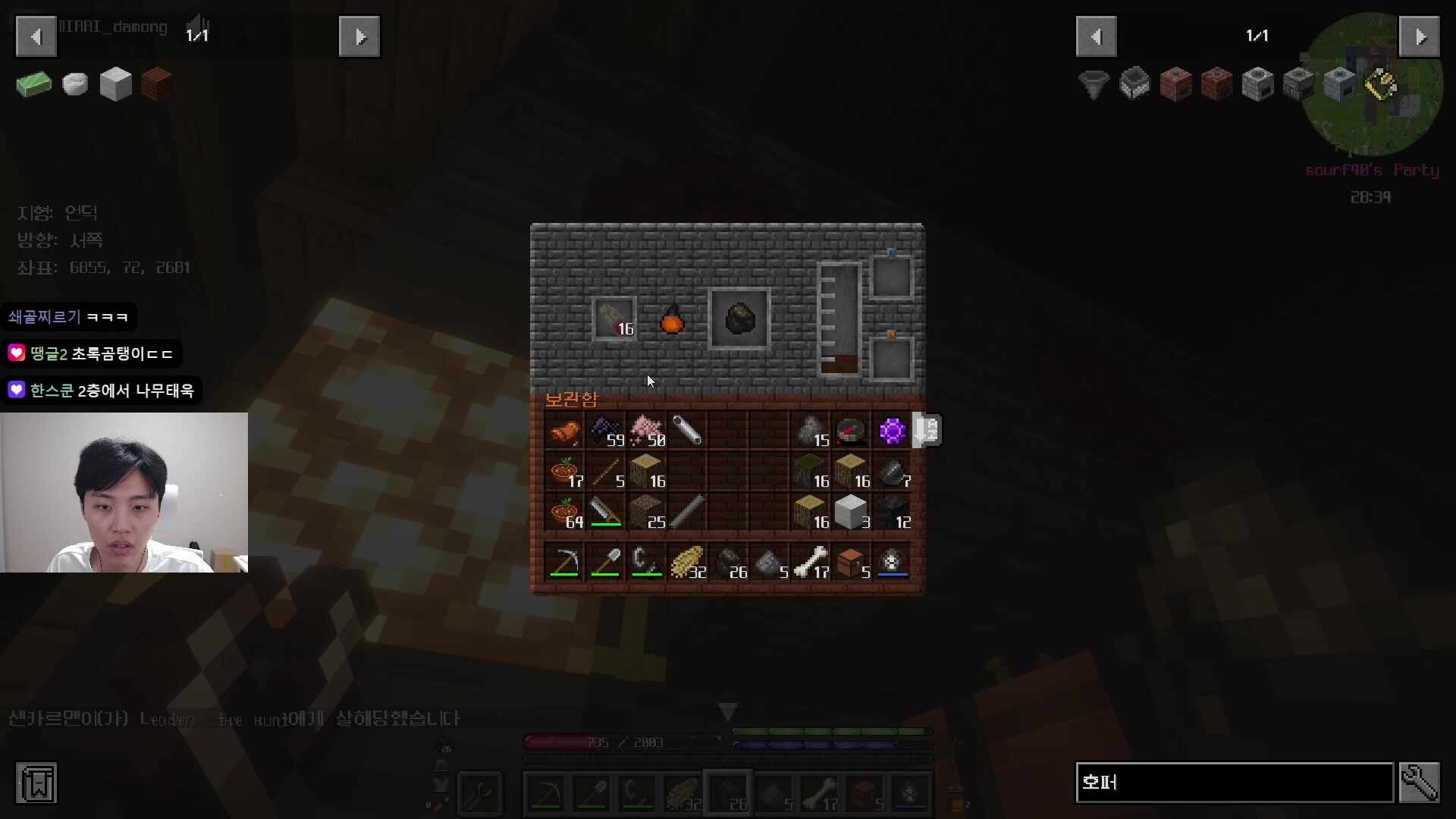Take the stack of 59 dark items

pyautogui.click(x=606, y=431)
